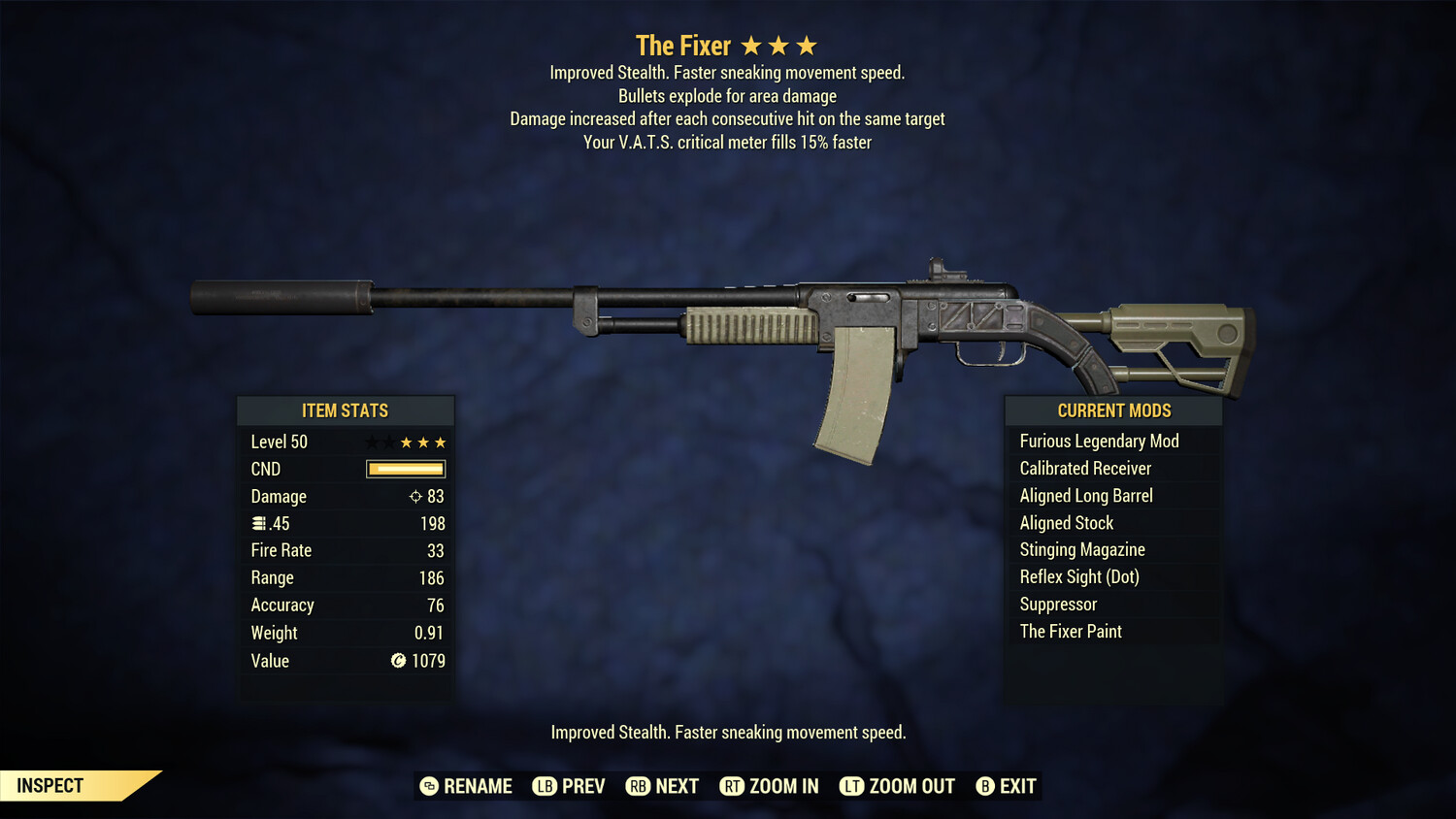1456x819 pixels.
Task: Click the .45 ammo icon
Action: click(260, 523)
